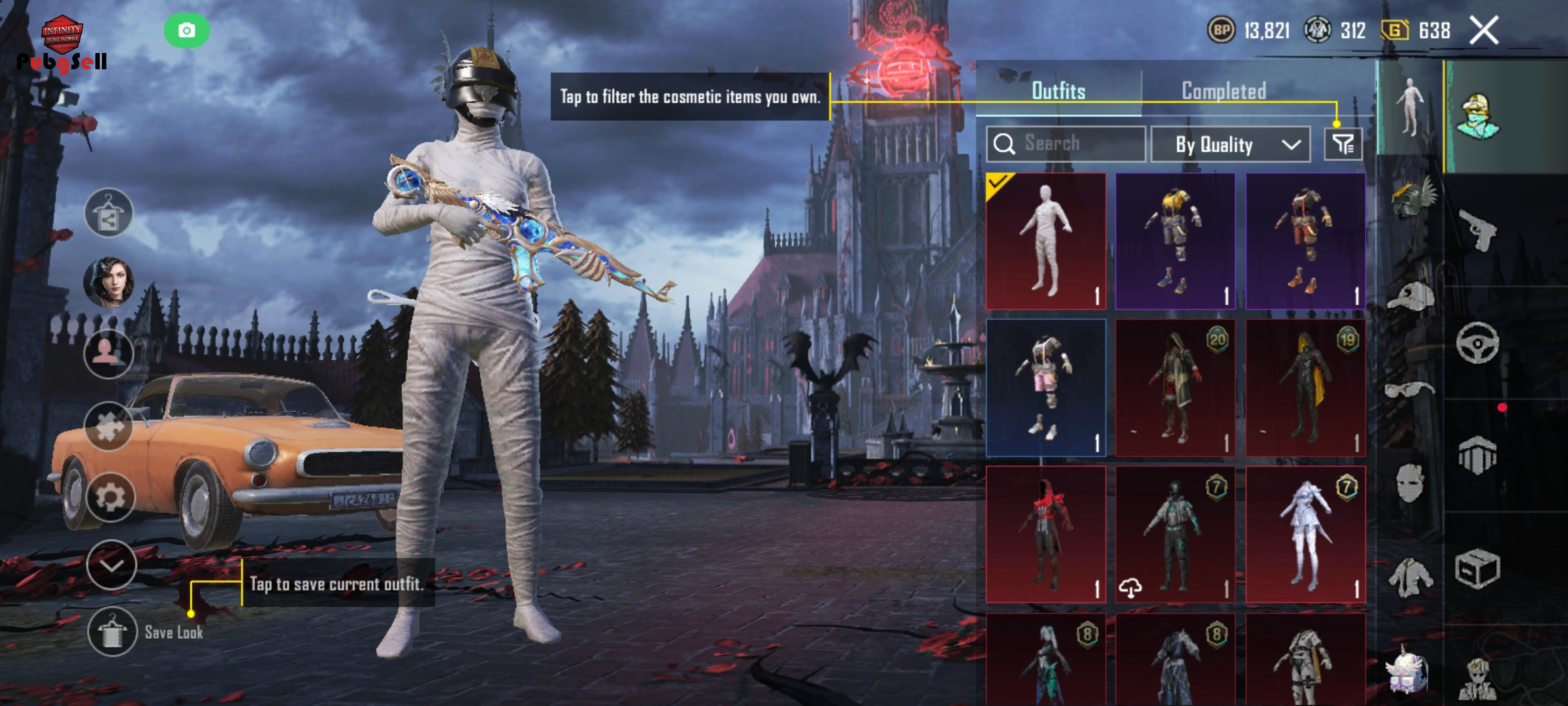Tap the Save Look button

coord(112,631)
